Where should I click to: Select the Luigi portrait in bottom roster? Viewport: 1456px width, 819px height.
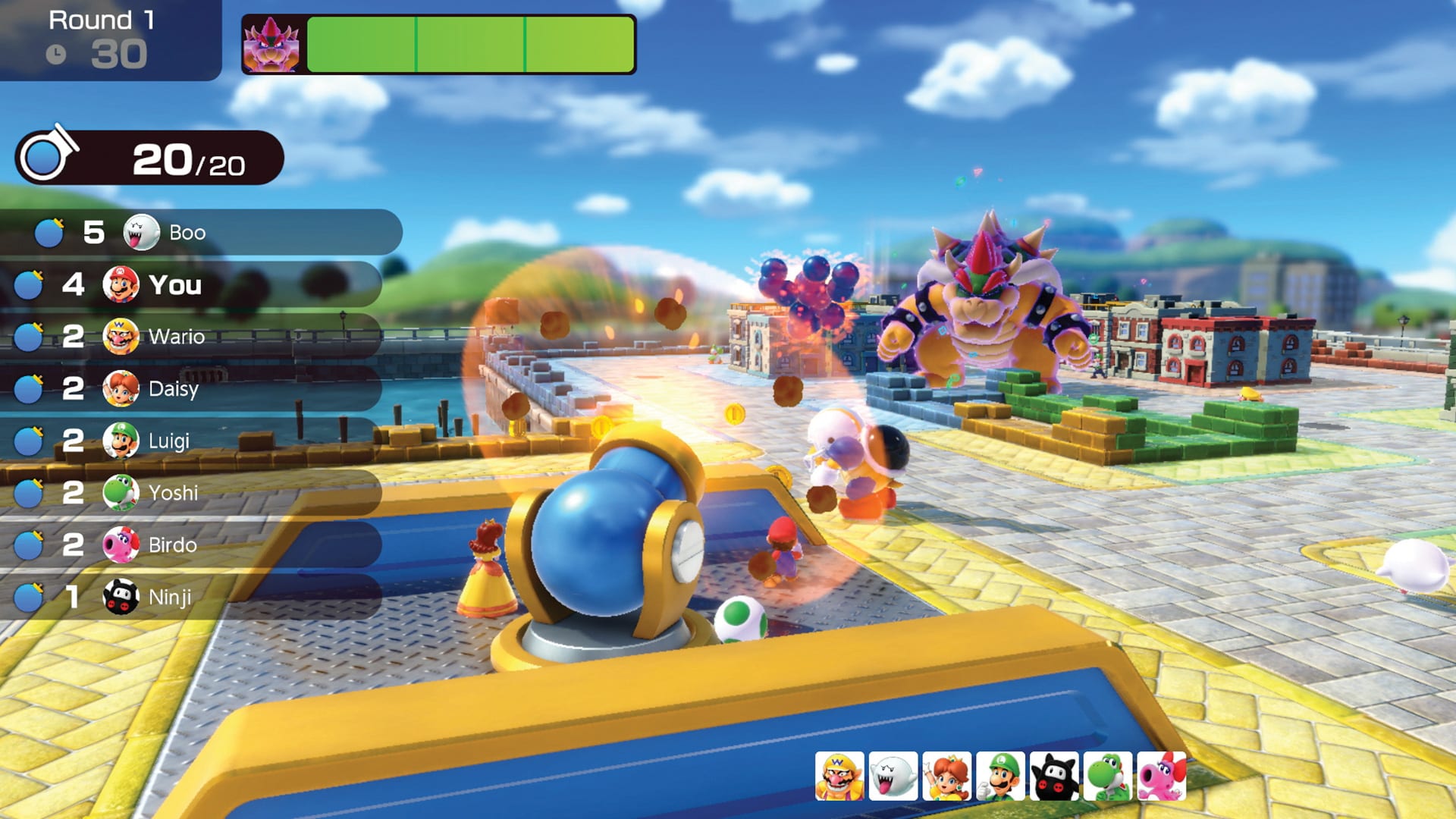pyautogui.click(x=1000, y=777)
